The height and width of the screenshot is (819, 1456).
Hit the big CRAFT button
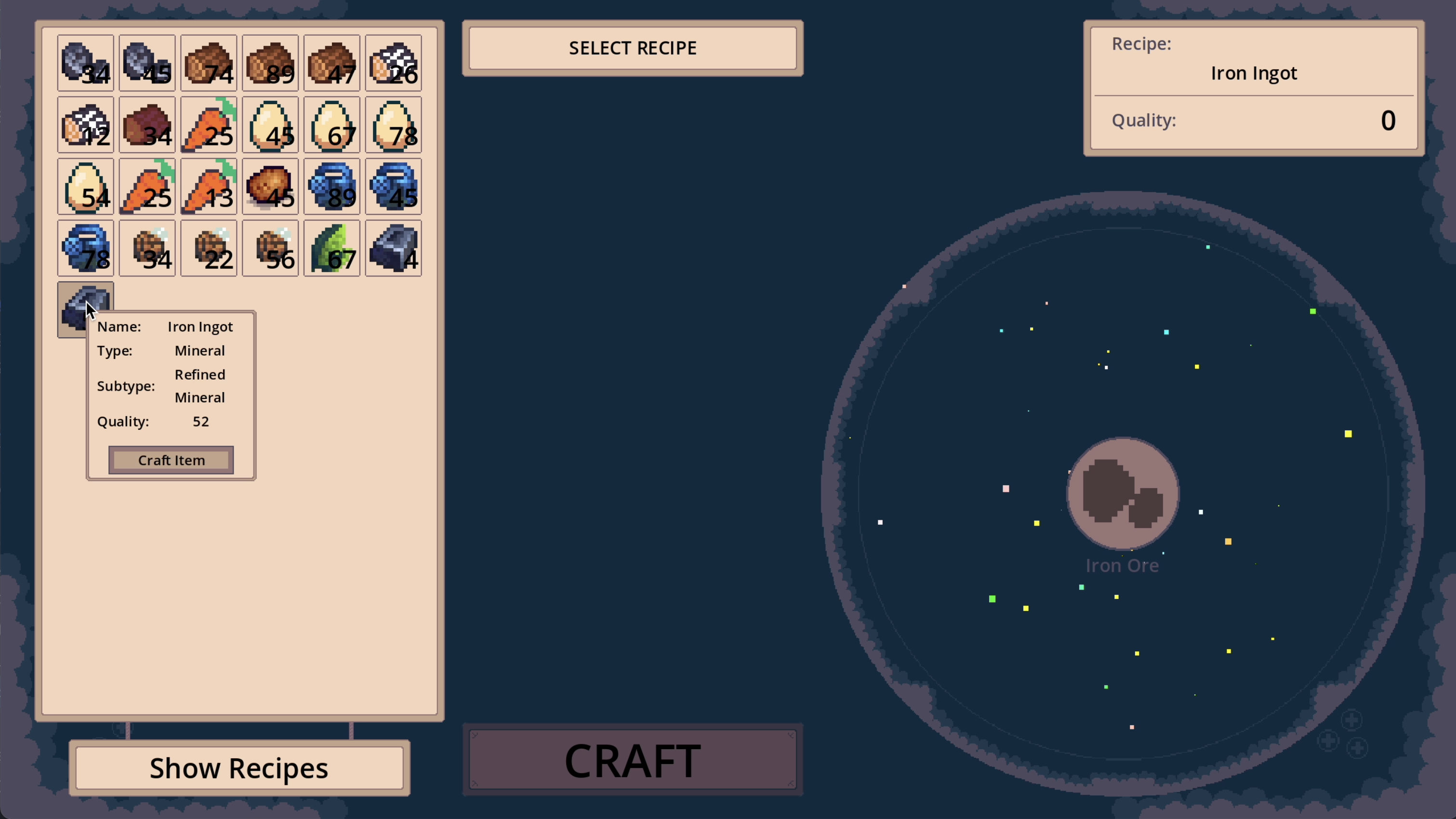[x=633, y=760]
